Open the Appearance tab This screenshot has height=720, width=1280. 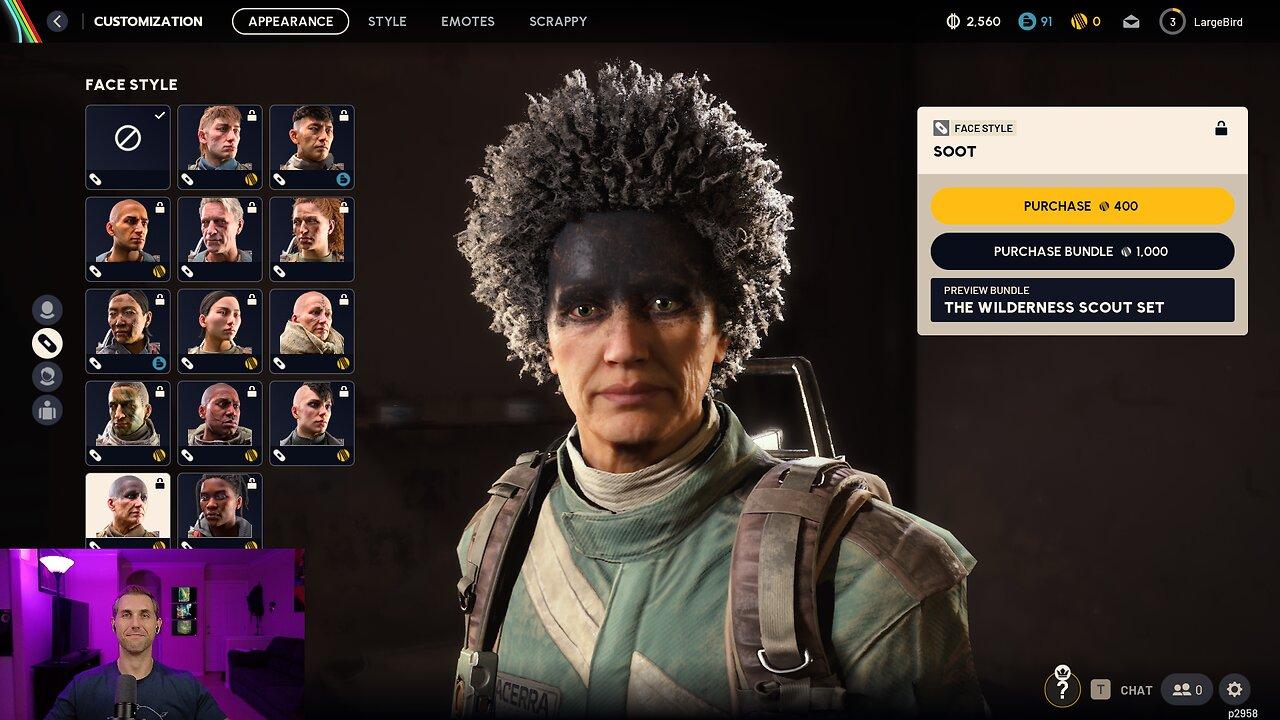tap(290, 21)
